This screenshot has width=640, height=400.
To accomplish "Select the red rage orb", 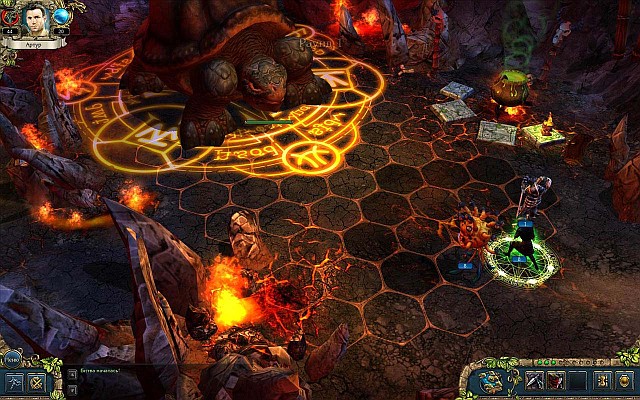I will coord(11,17).
